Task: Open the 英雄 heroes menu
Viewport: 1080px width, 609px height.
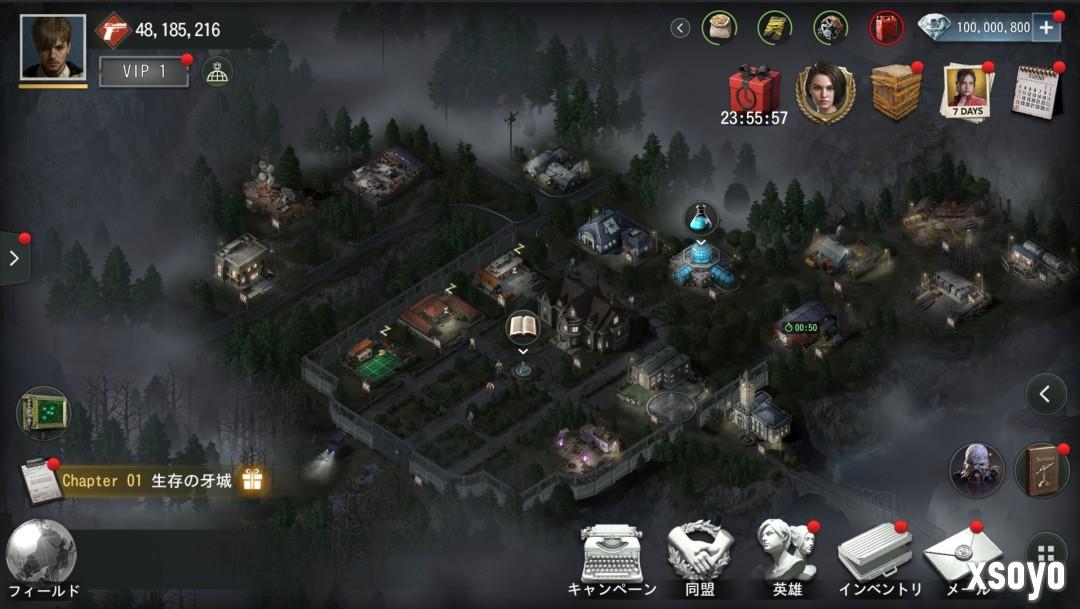Action: point(787,558)
